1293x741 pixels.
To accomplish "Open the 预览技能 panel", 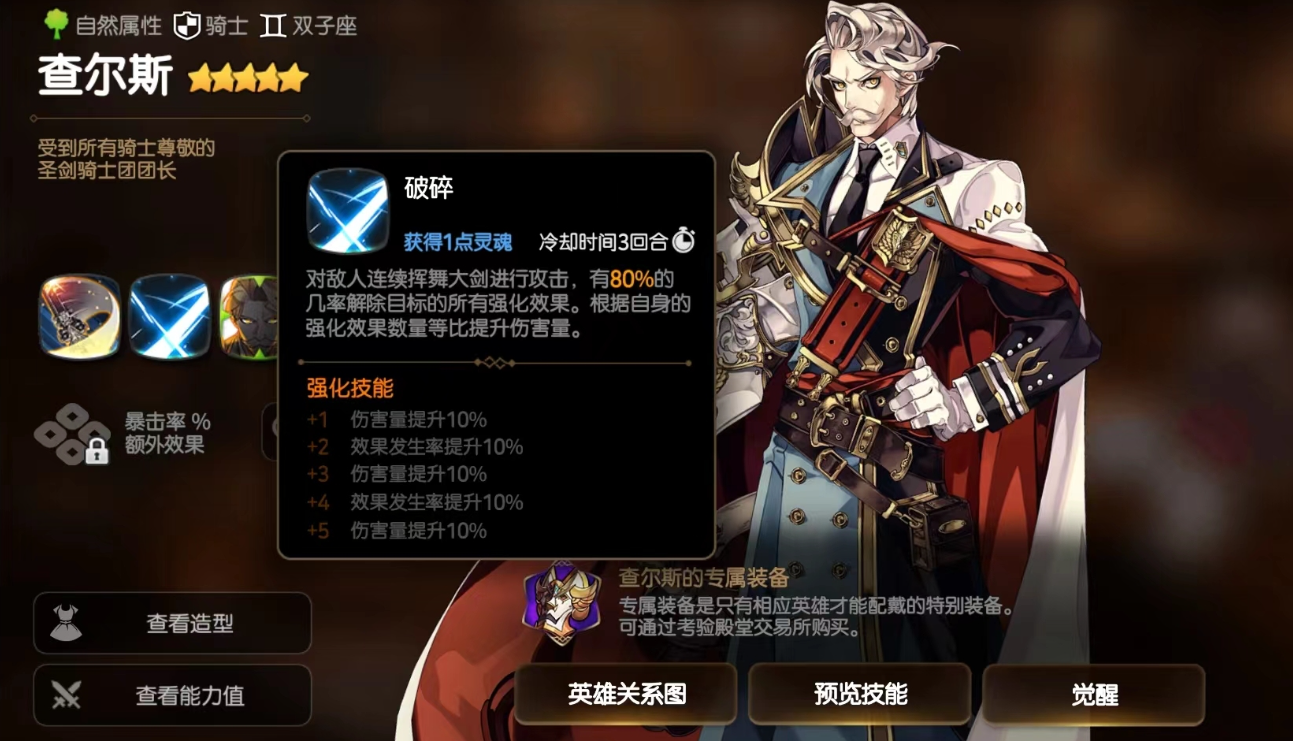I will (x=861, y=694).
